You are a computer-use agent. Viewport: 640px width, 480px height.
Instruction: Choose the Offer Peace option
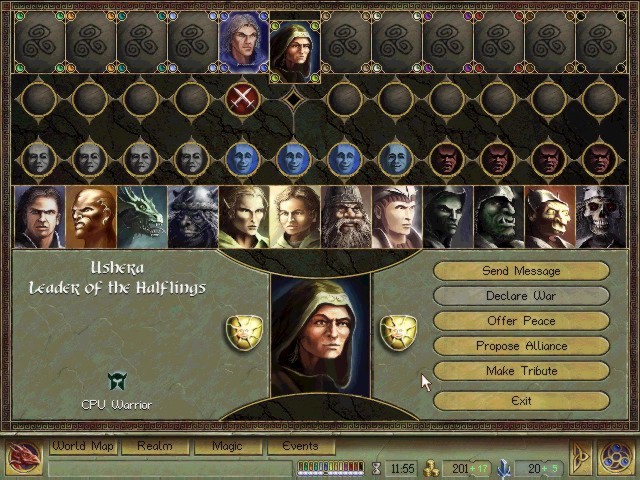pos(521,321)
